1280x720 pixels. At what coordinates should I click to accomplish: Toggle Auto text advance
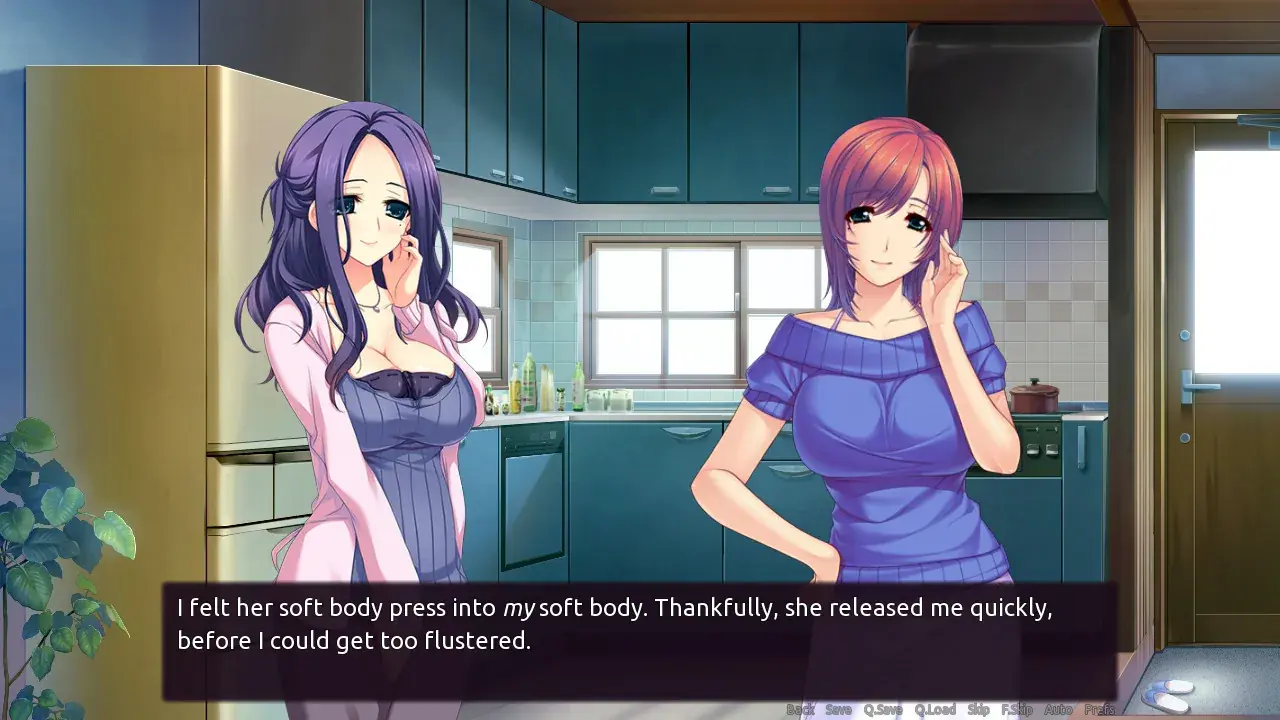coord(1058,710)
